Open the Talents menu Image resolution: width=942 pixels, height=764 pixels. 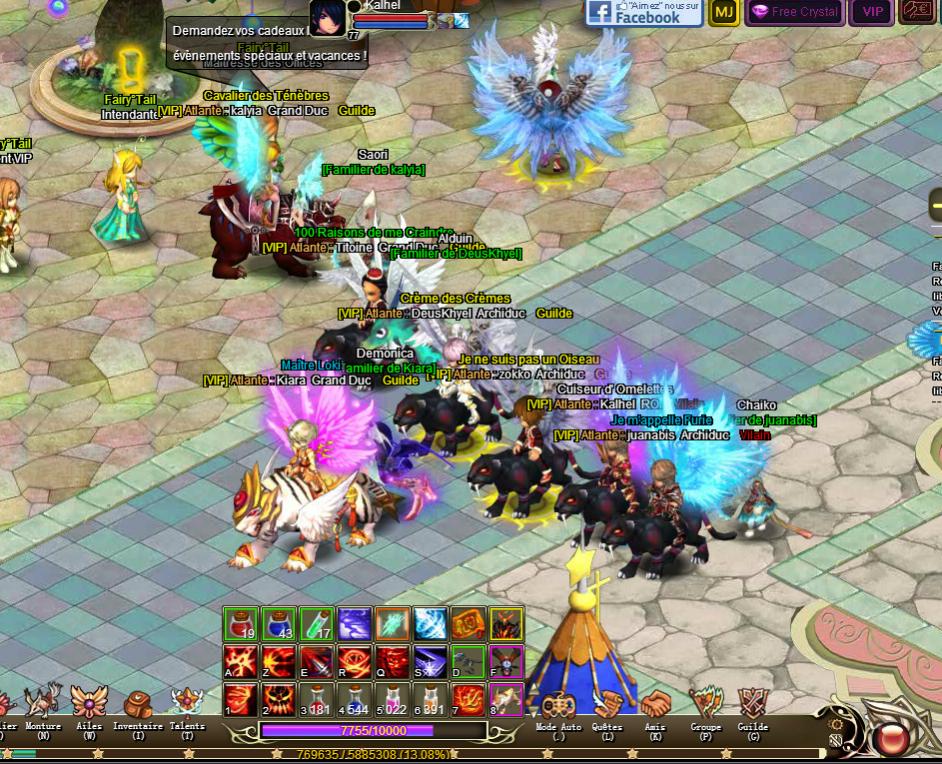click(x=187, y=702)
